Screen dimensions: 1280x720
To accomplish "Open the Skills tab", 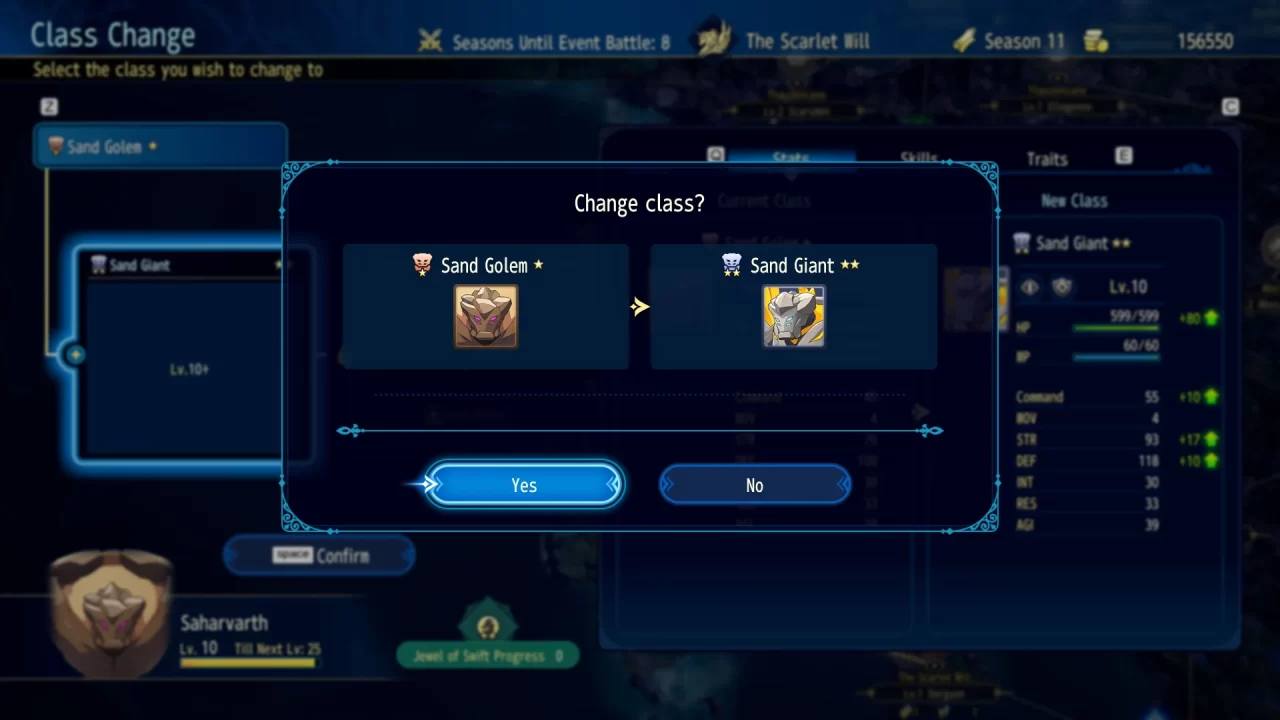I will click(x=916, y=158).
